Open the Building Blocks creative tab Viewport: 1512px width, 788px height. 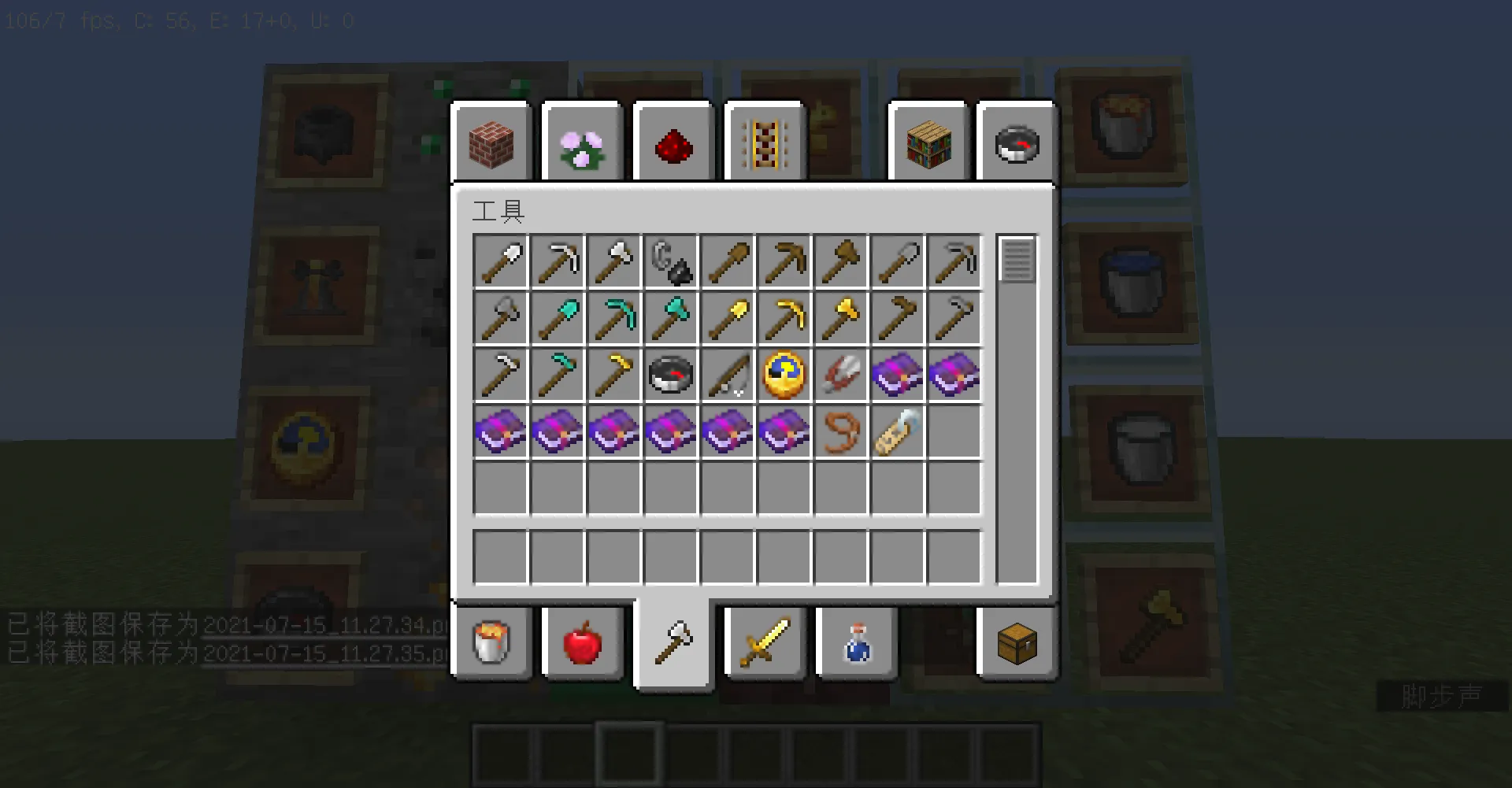[x=490, y=142]
